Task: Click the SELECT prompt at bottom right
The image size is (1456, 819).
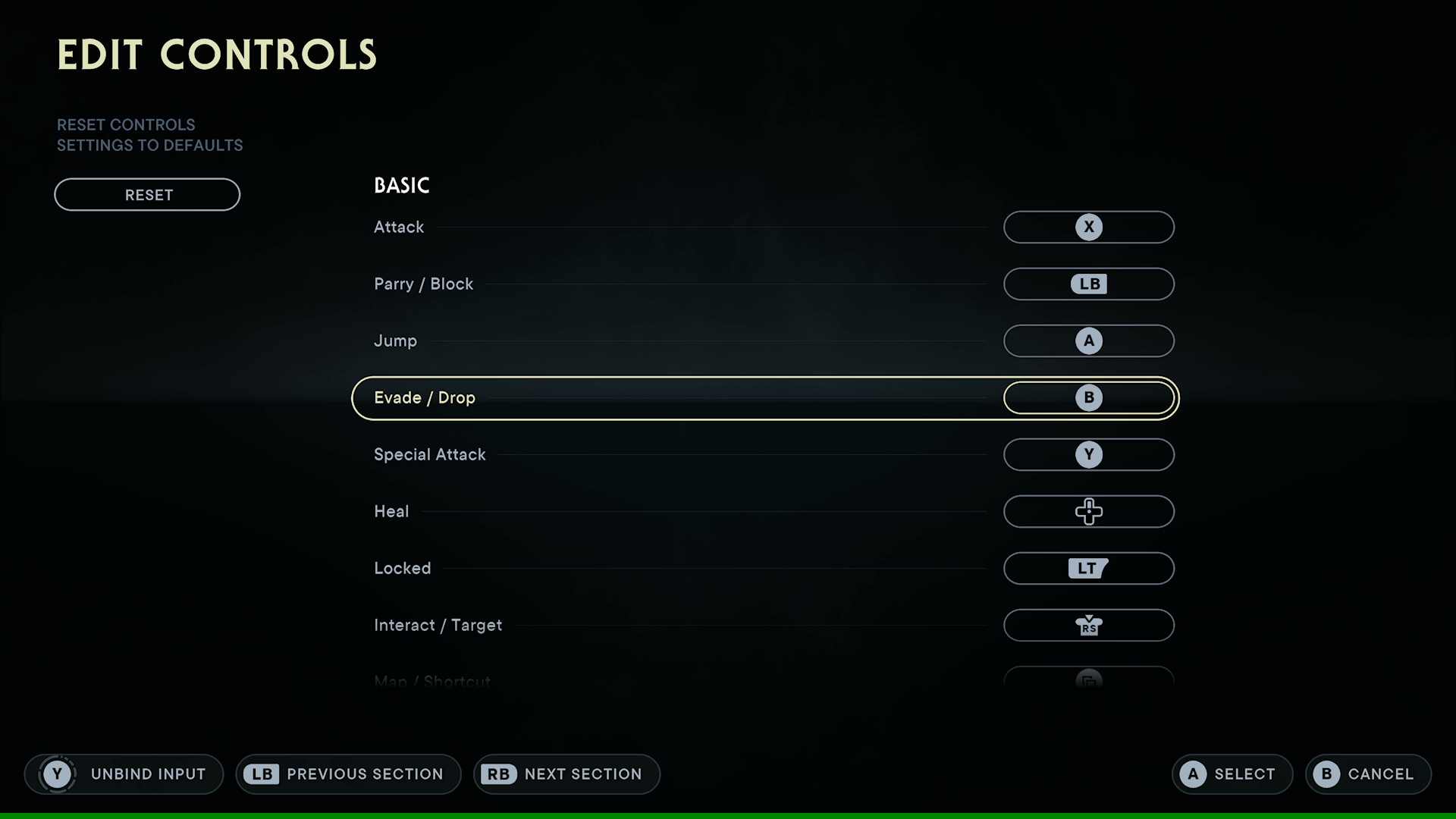Action: [1232, 774]
